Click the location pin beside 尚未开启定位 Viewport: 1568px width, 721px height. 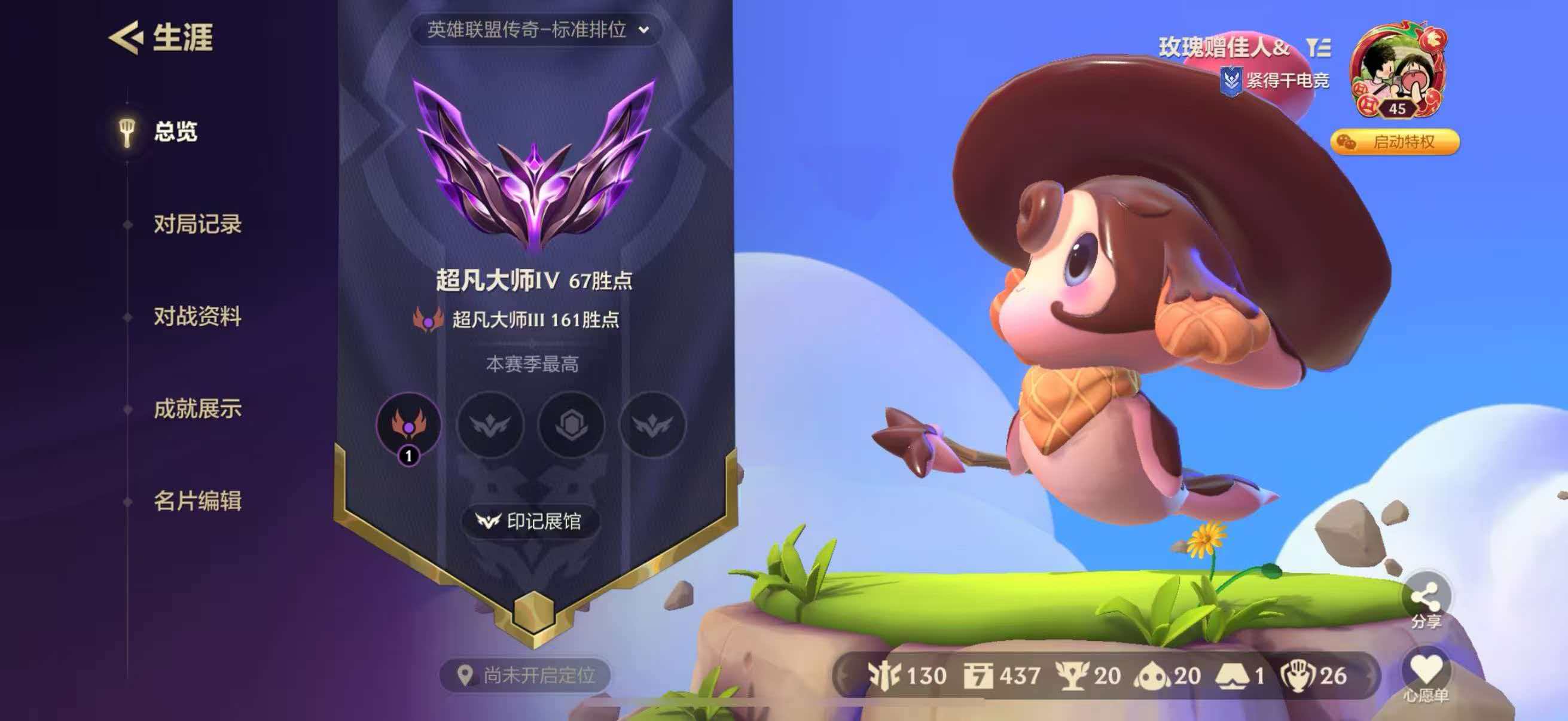(466, 674)
